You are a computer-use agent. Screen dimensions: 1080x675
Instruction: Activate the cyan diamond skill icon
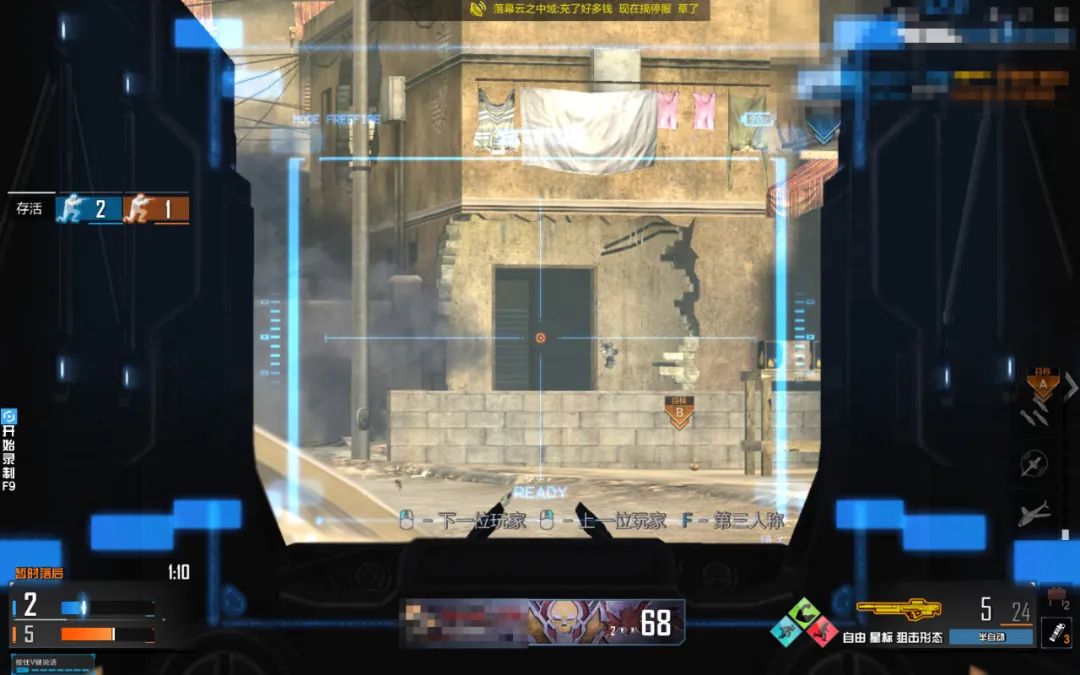tap(785, 631)
